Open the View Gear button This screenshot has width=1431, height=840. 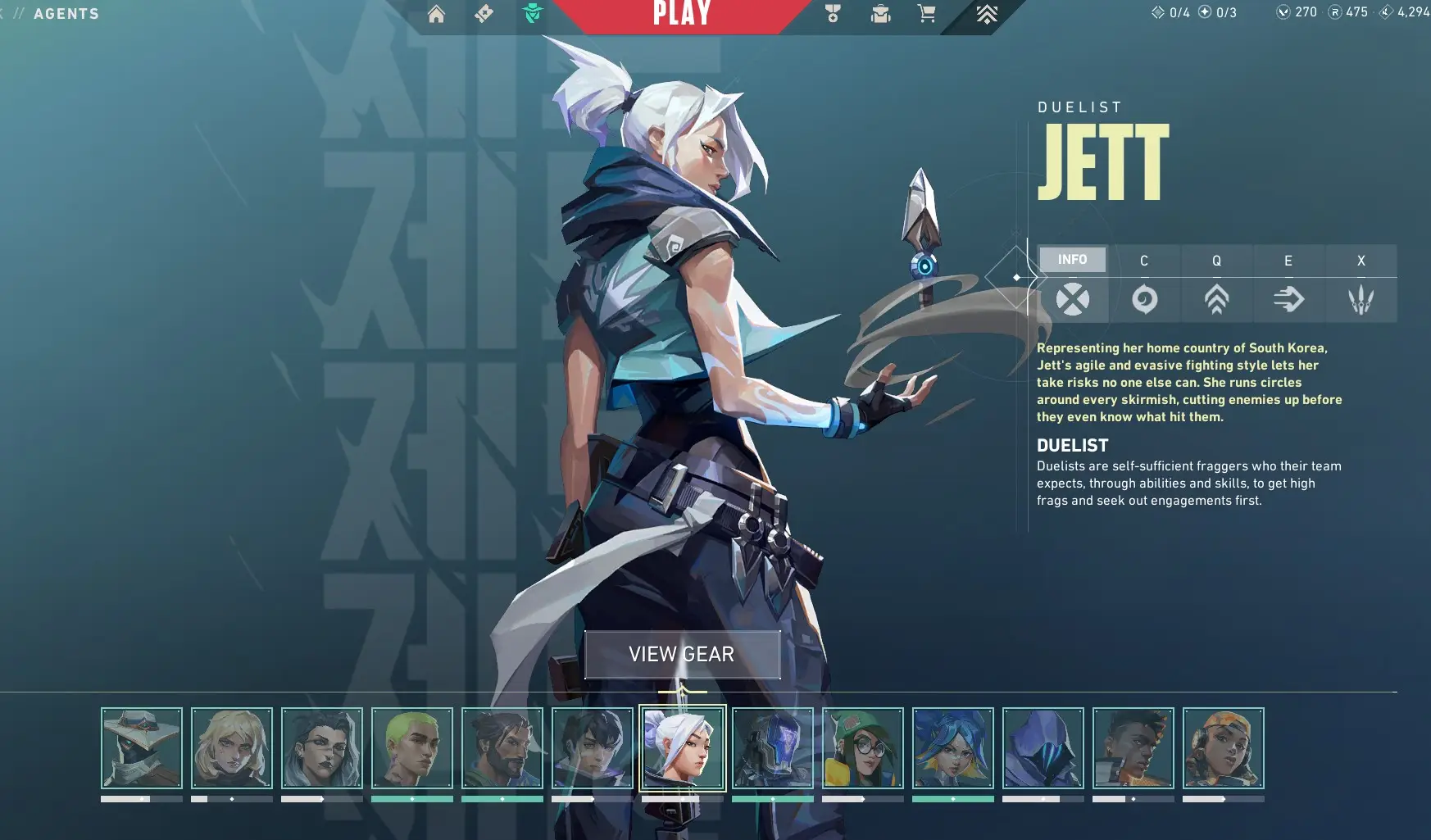682,654
